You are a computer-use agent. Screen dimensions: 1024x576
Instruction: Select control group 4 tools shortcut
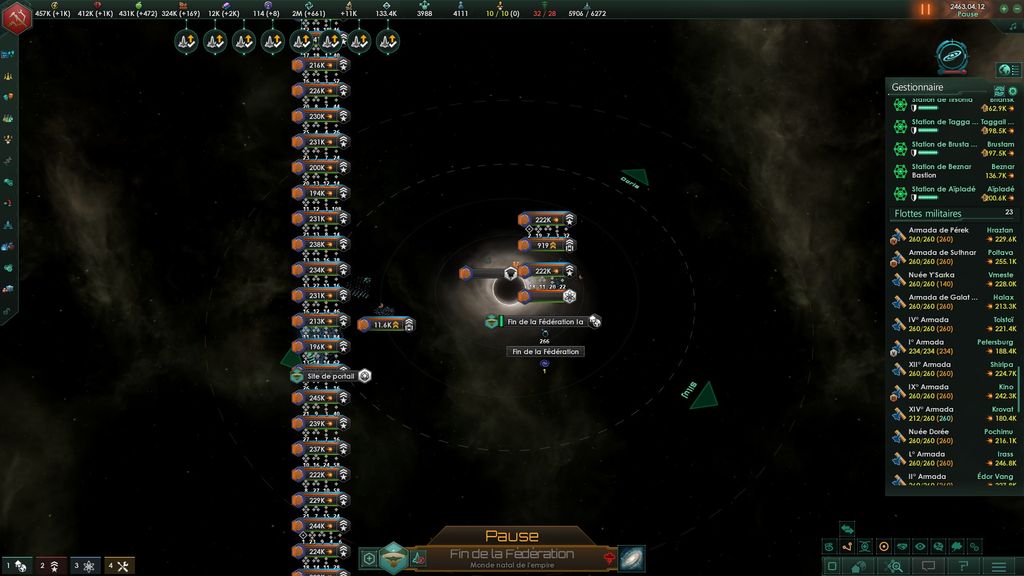coord(120,566)
